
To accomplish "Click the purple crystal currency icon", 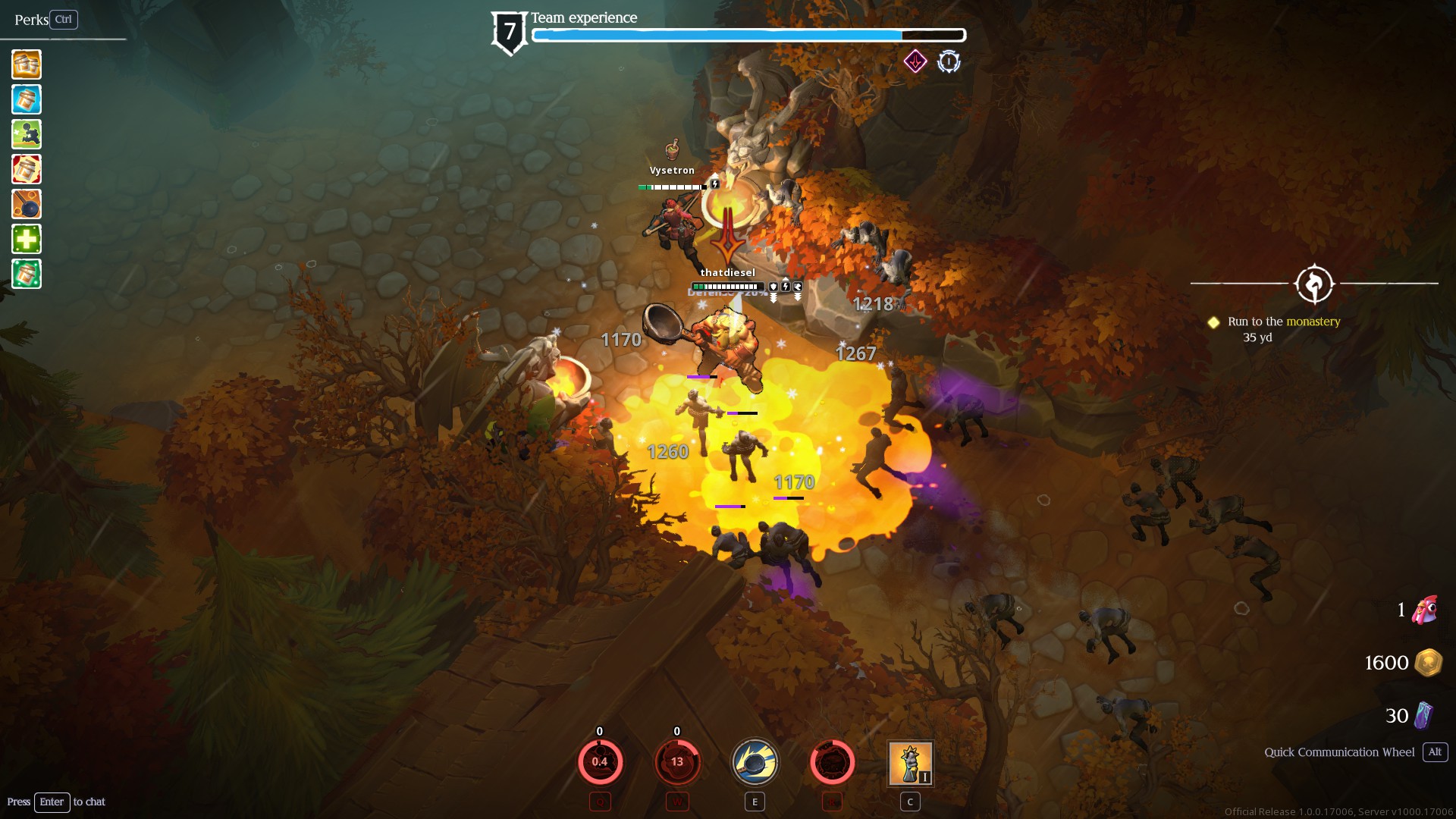I will pyautogui.click(x=1424, y=714).
